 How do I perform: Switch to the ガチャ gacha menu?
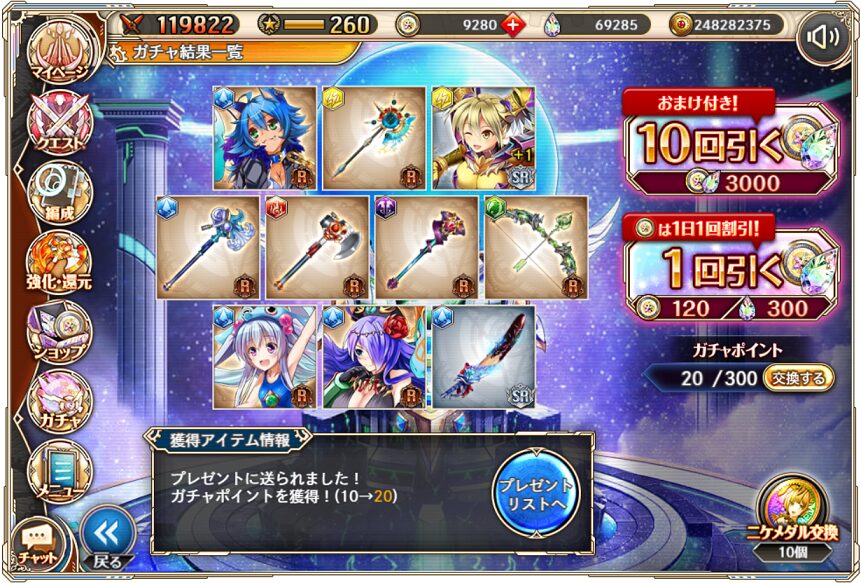click(60, 400)
